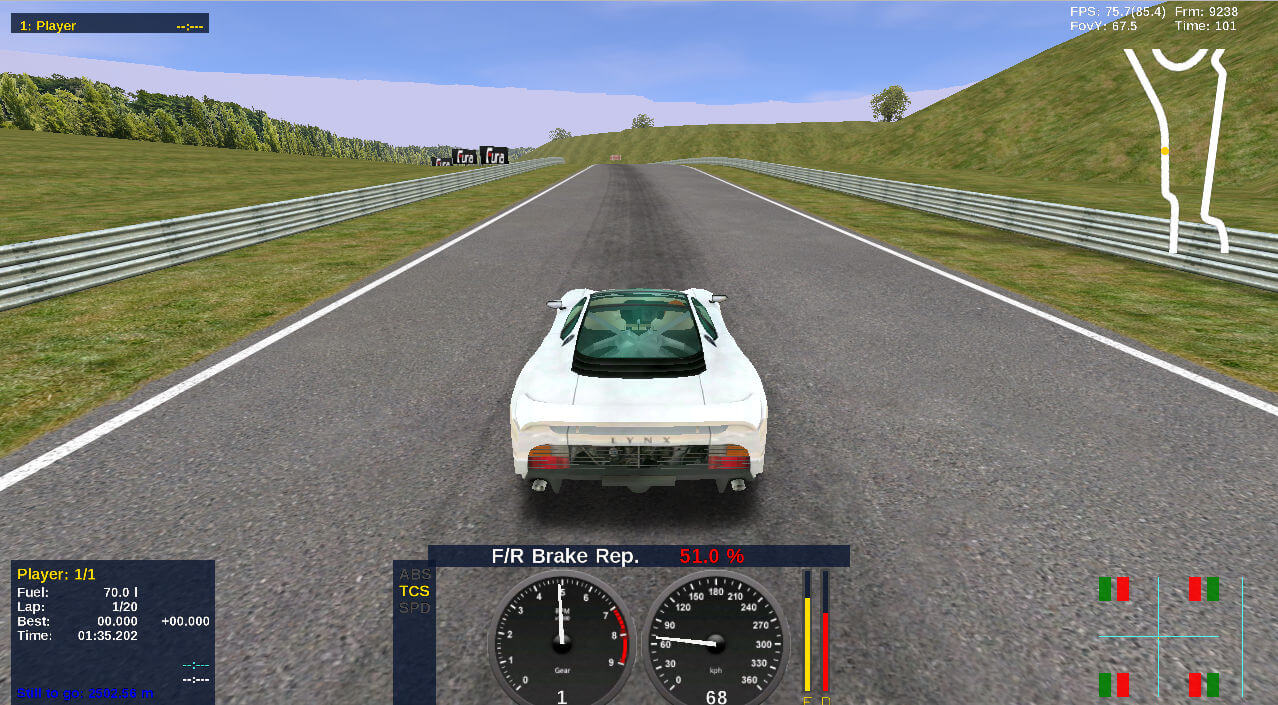
Task: Toggle the SPD limiter indicator
Action: click(x=414, y=608)
